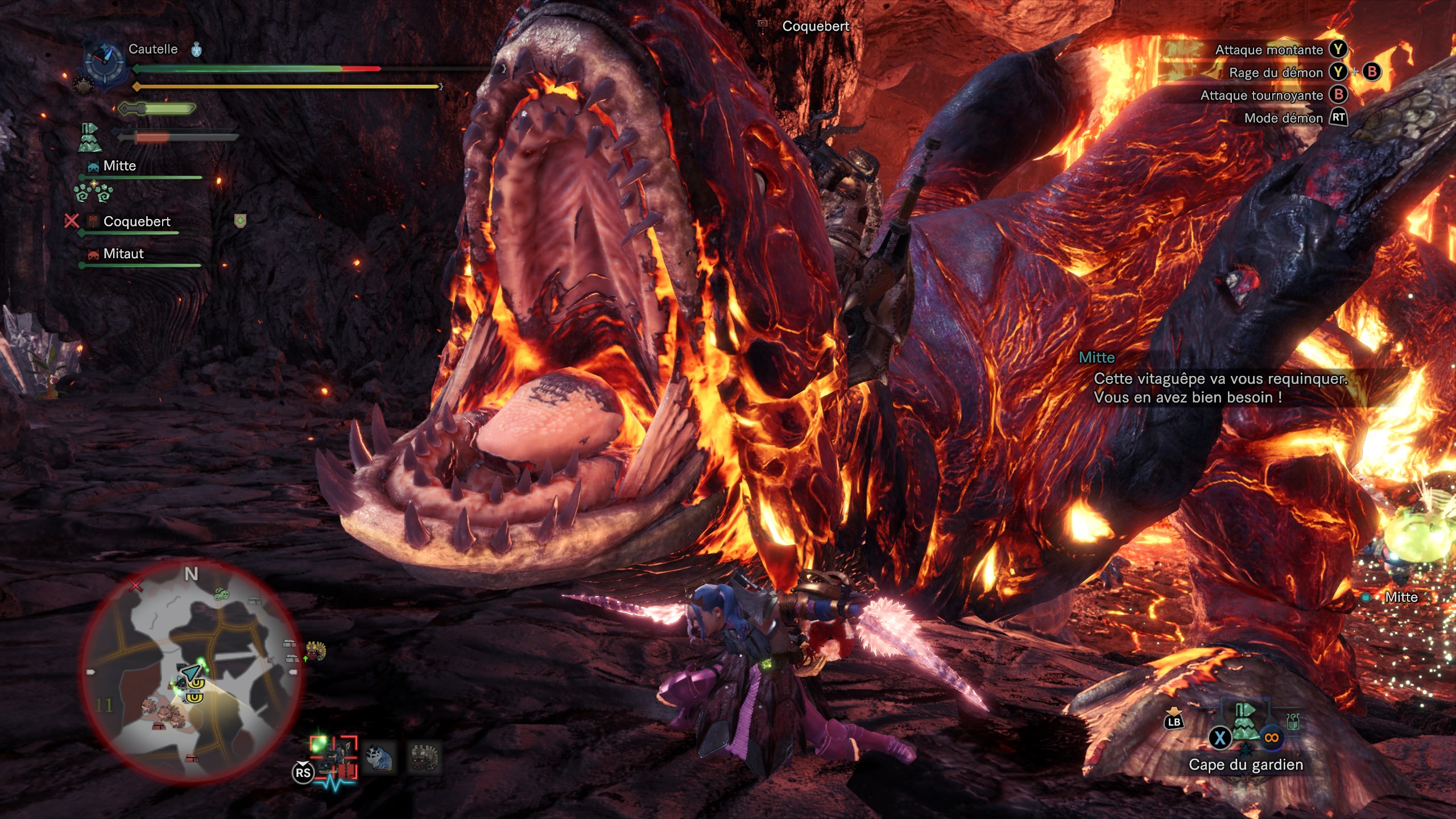
Task: Select the targeted monster icon with red brackets
Action: (334, 756)
